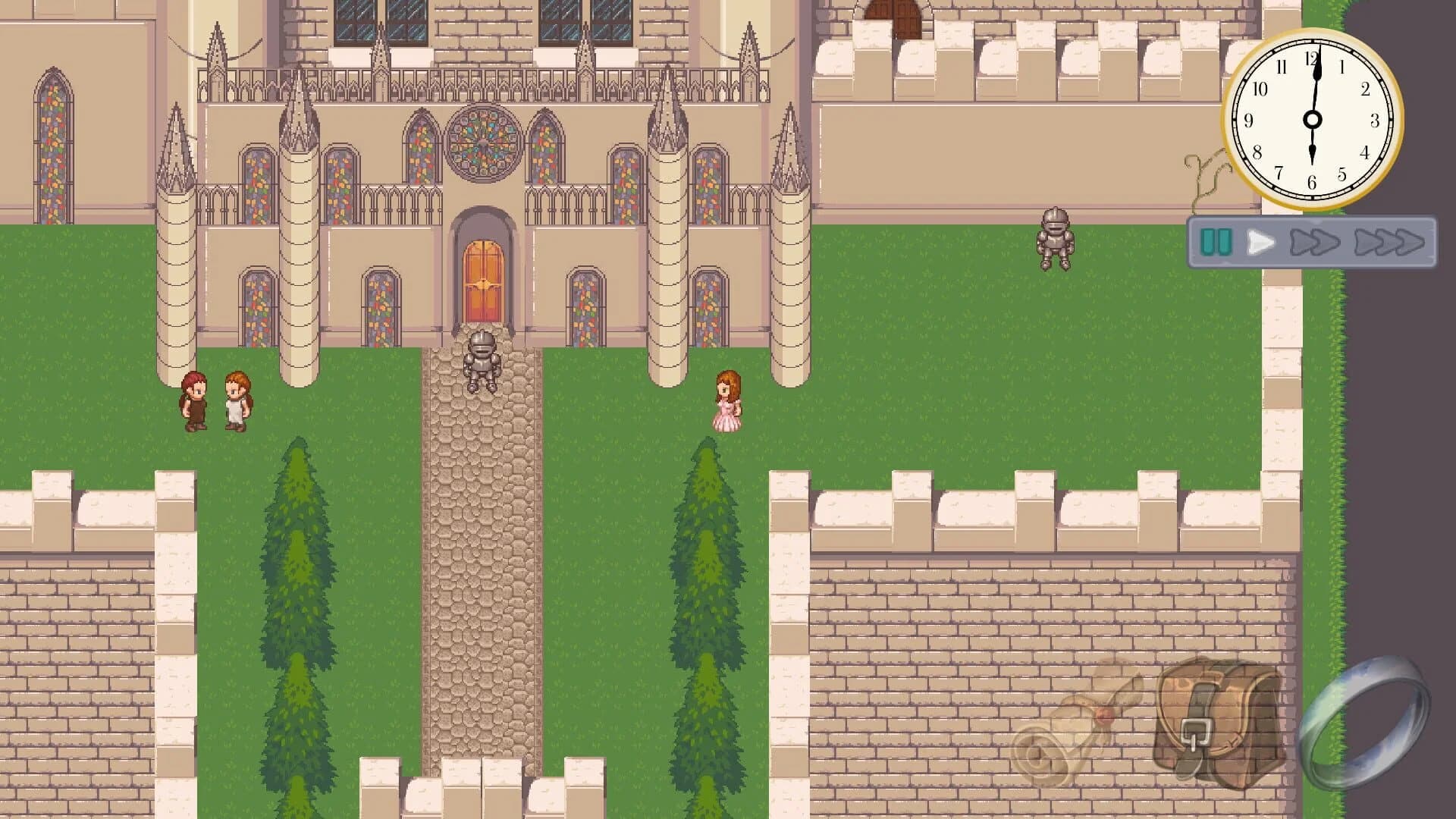The width and height of the screenshot is (1456, 819).
Task: Select the knight near the upper wall
Action: (x=1056, y=239)
